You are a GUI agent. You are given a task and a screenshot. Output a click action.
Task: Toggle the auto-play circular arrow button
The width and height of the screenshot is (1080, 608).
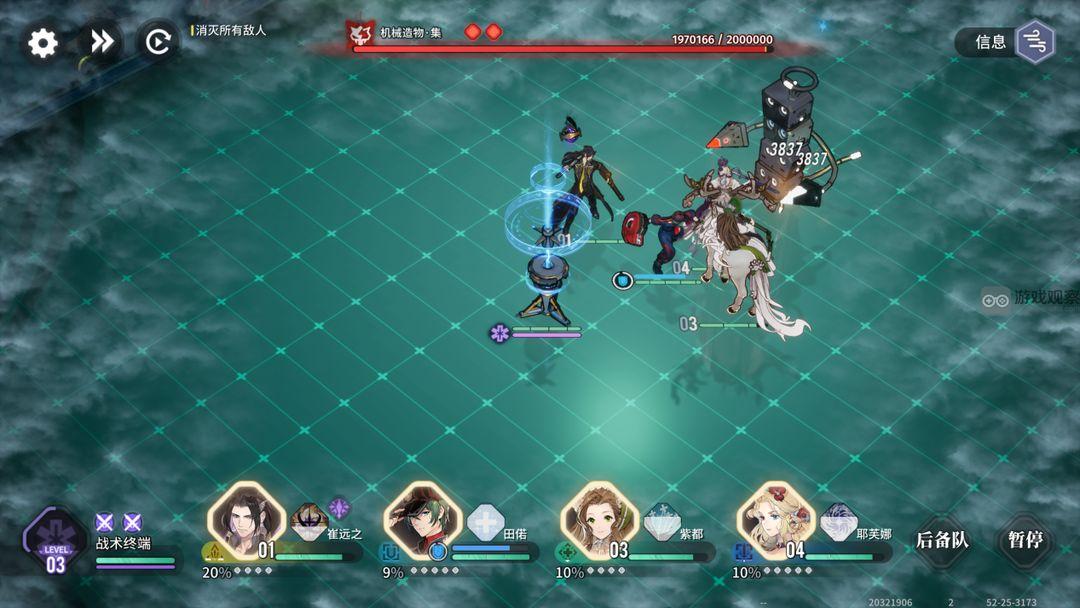click(x=157, y=42)
